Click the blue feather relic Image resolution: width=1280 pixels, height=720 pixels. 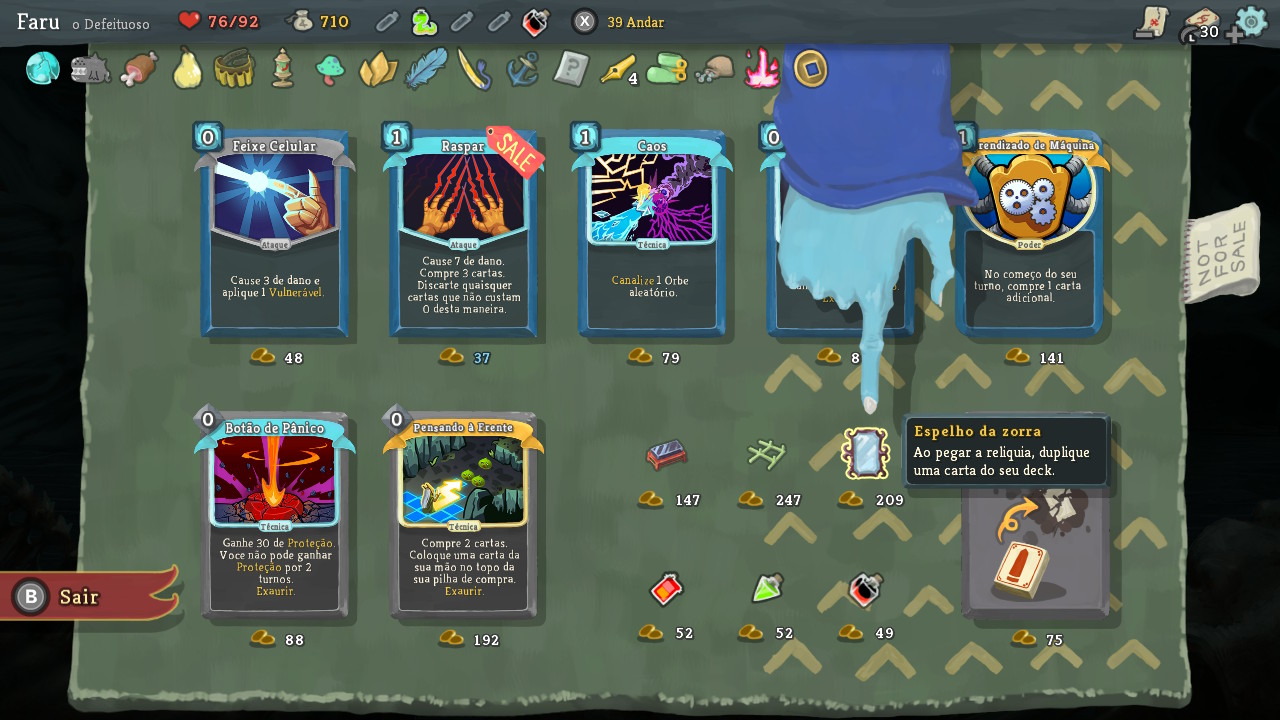click(x=426, y=71)
